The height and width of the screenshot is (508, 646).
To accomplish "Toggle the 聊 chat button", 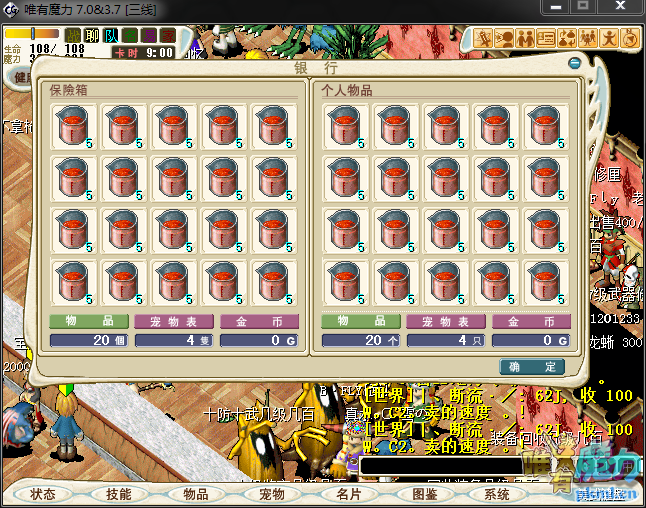I will tap(91, 36).
